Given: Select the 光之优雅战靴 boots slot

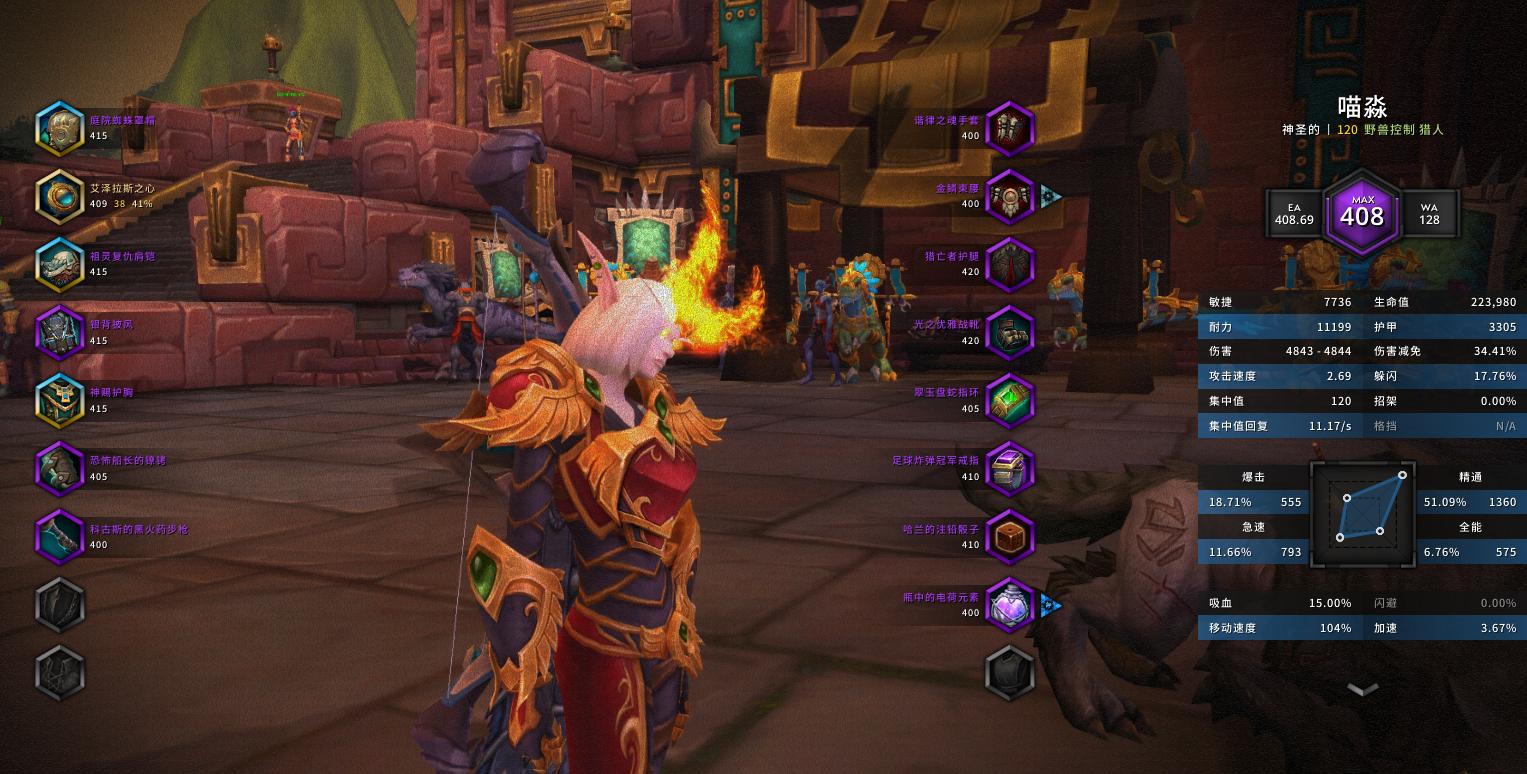Looking at the screenshot, I should point(1009,332).
